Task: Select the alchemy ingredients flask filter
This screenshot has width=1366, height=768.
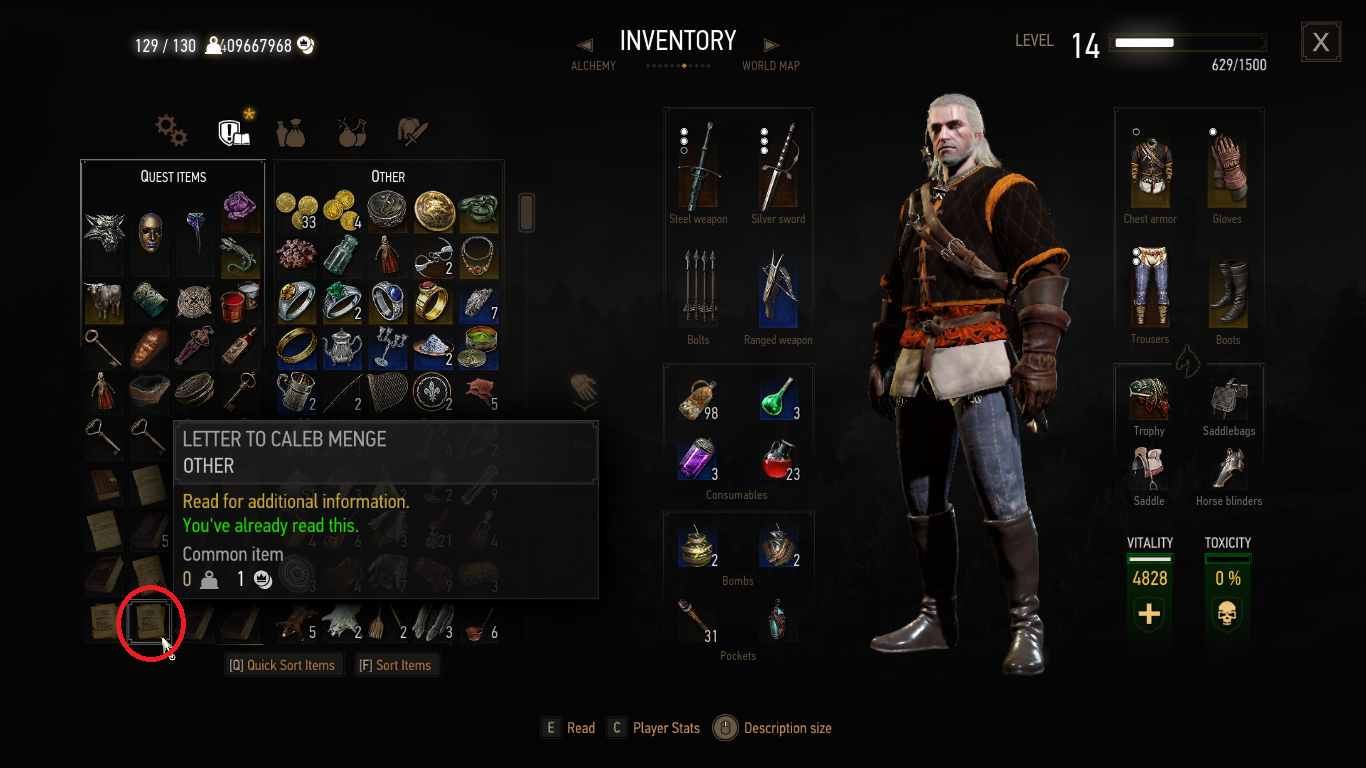Action: (x=351, y=131)
